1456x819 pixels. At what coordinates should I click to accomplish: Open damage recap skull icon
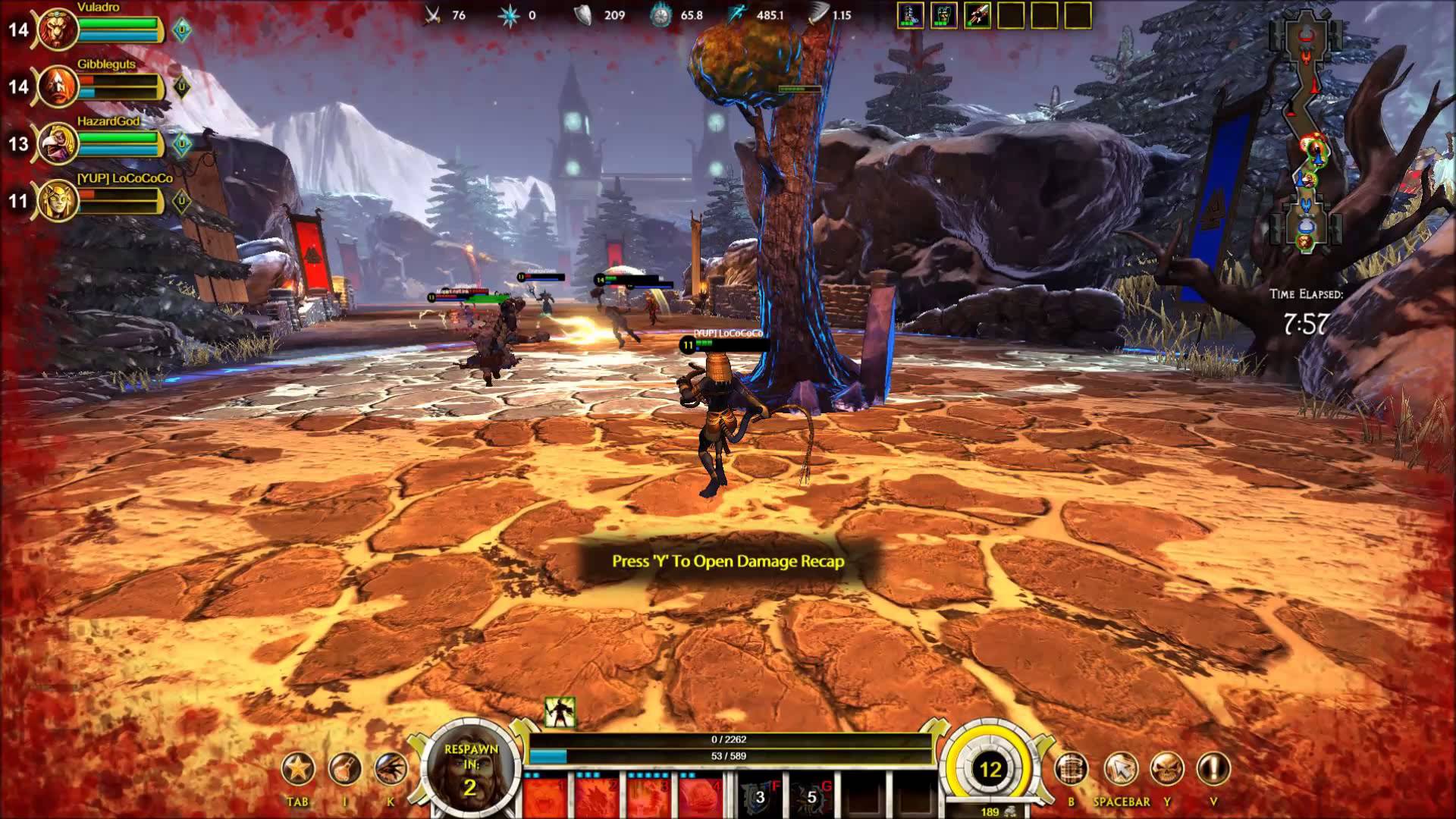click(x=1167, y=770)
